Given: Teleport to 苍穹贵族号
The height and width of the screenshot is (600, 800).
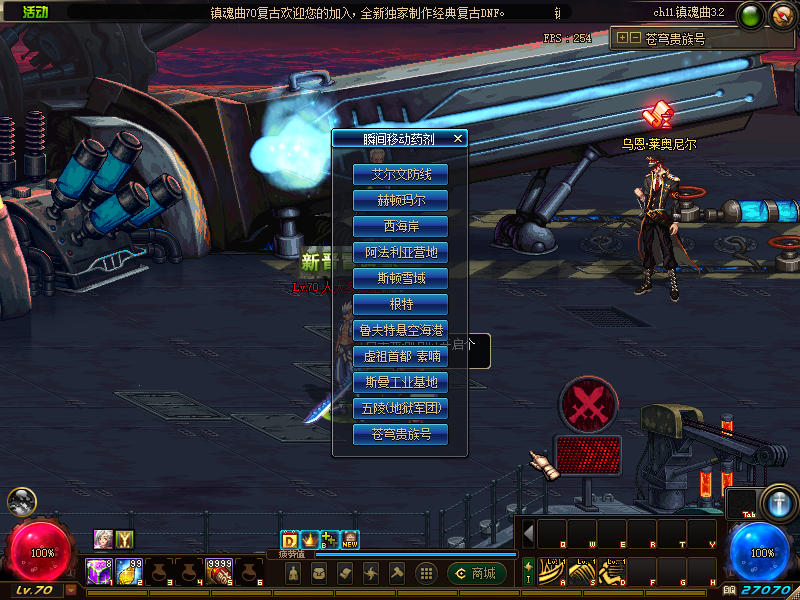Looking at the screenshot, I should click(400, 434).
